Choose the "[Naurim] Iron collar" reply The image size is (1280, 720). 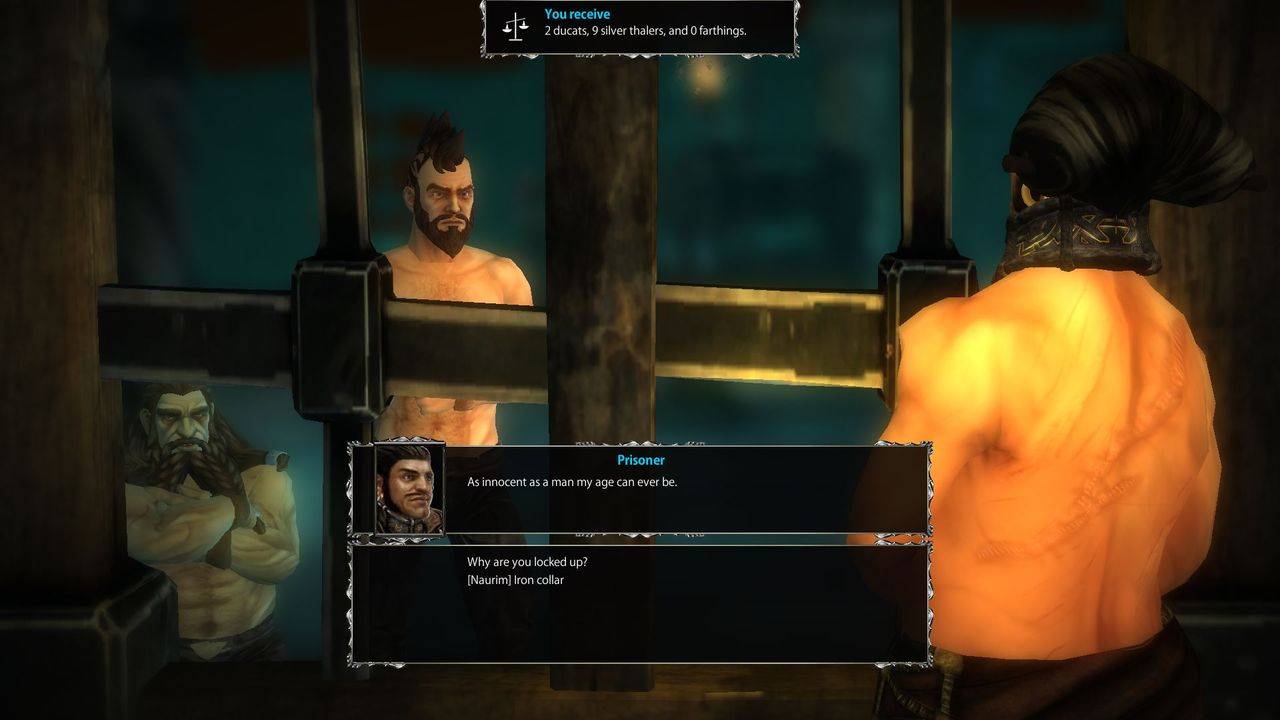515,580
